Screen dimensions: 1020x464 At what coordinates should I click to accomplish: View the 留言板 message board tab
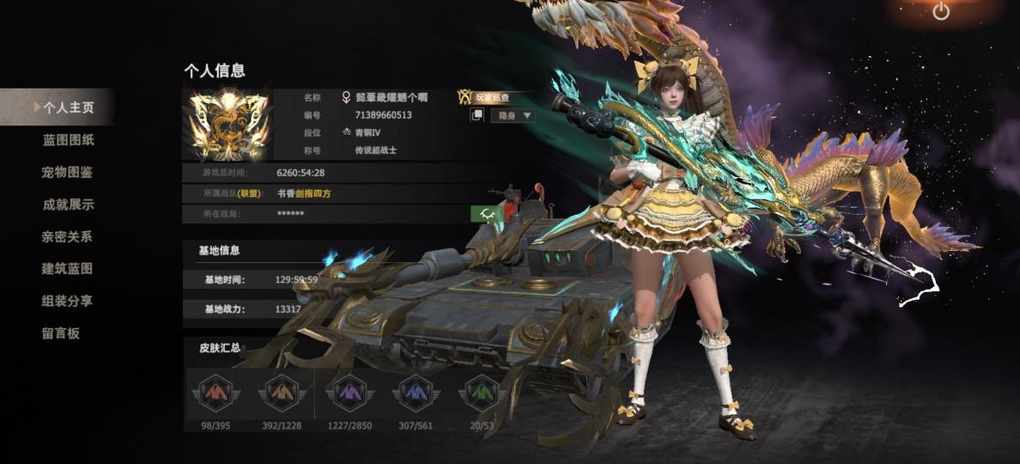pos(61,333)
